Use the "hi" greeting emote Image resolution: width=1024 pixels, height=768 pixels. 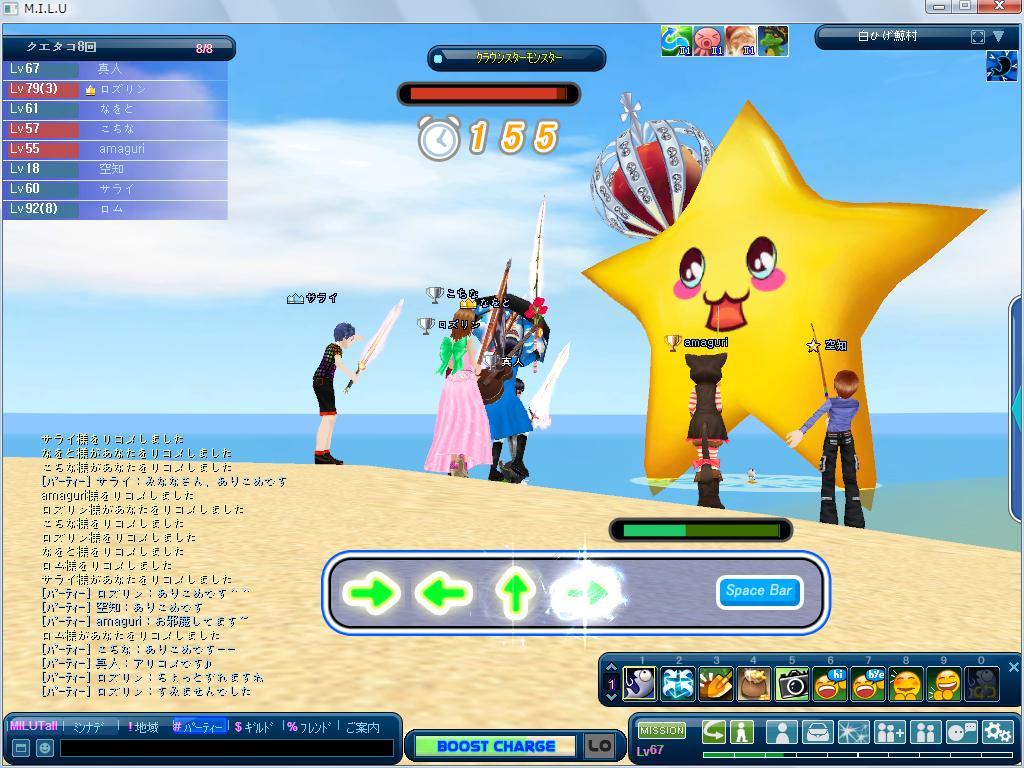(830, 684)
